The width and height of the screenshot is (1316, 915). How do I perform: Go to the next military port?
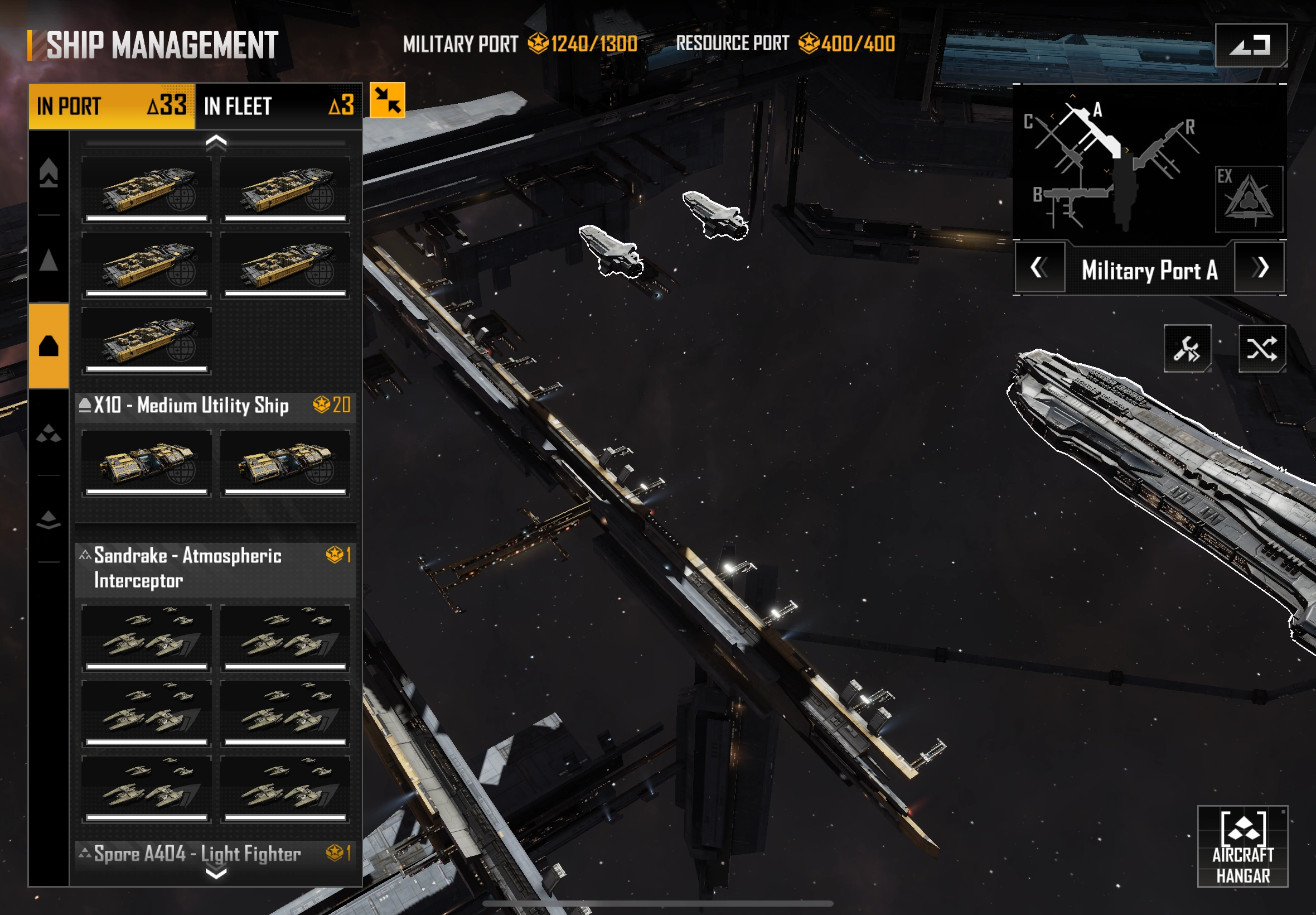[1259, 268]
